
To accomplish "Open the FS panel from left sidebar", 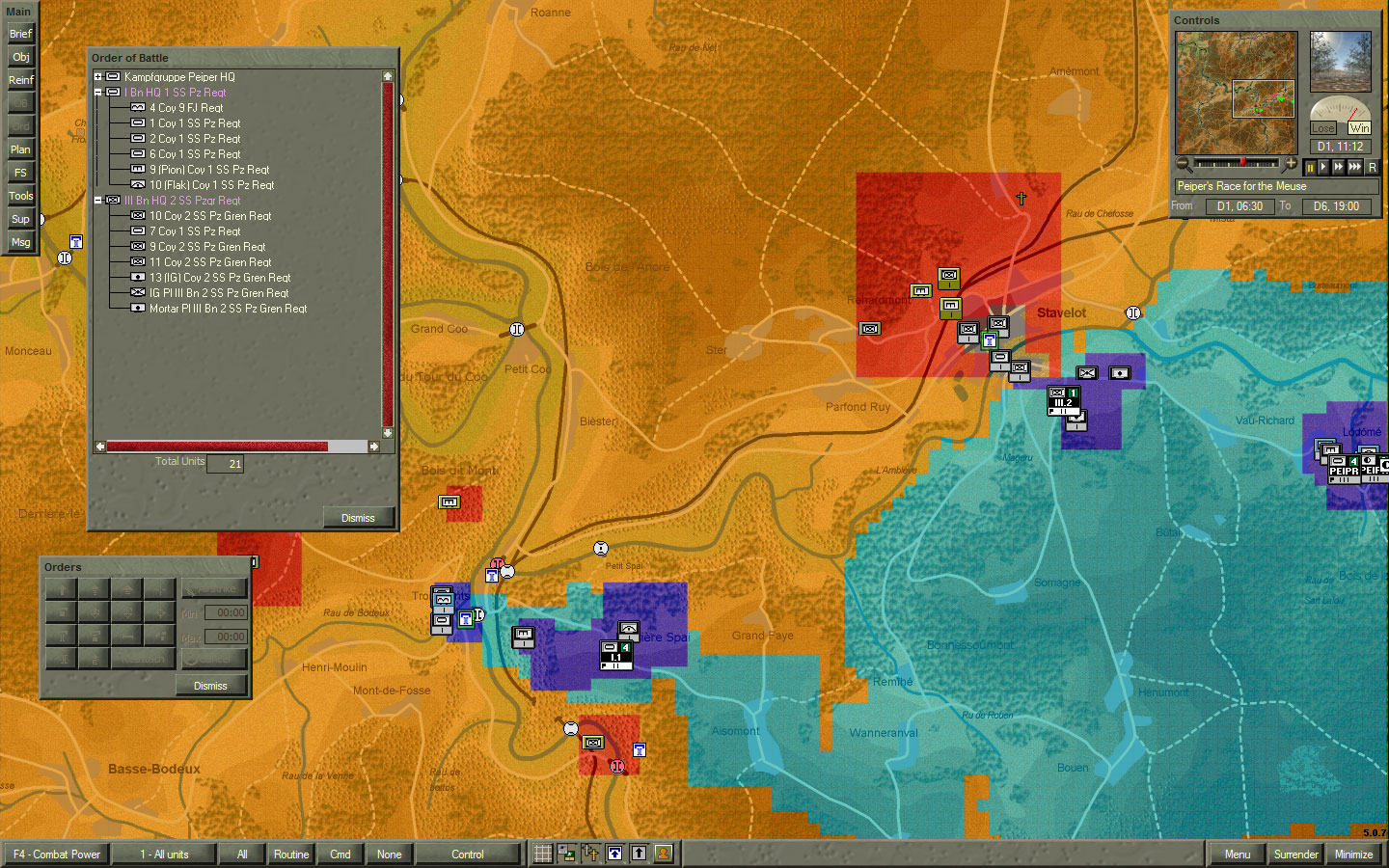I will 19,172.
